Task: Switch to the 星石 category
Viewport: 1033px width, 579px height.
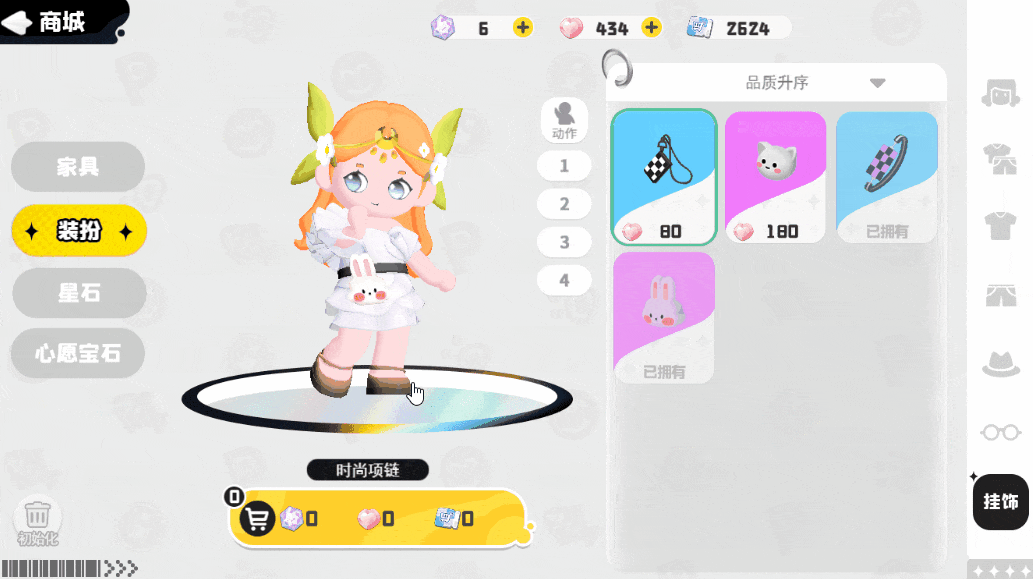Action: click(79, 293)
